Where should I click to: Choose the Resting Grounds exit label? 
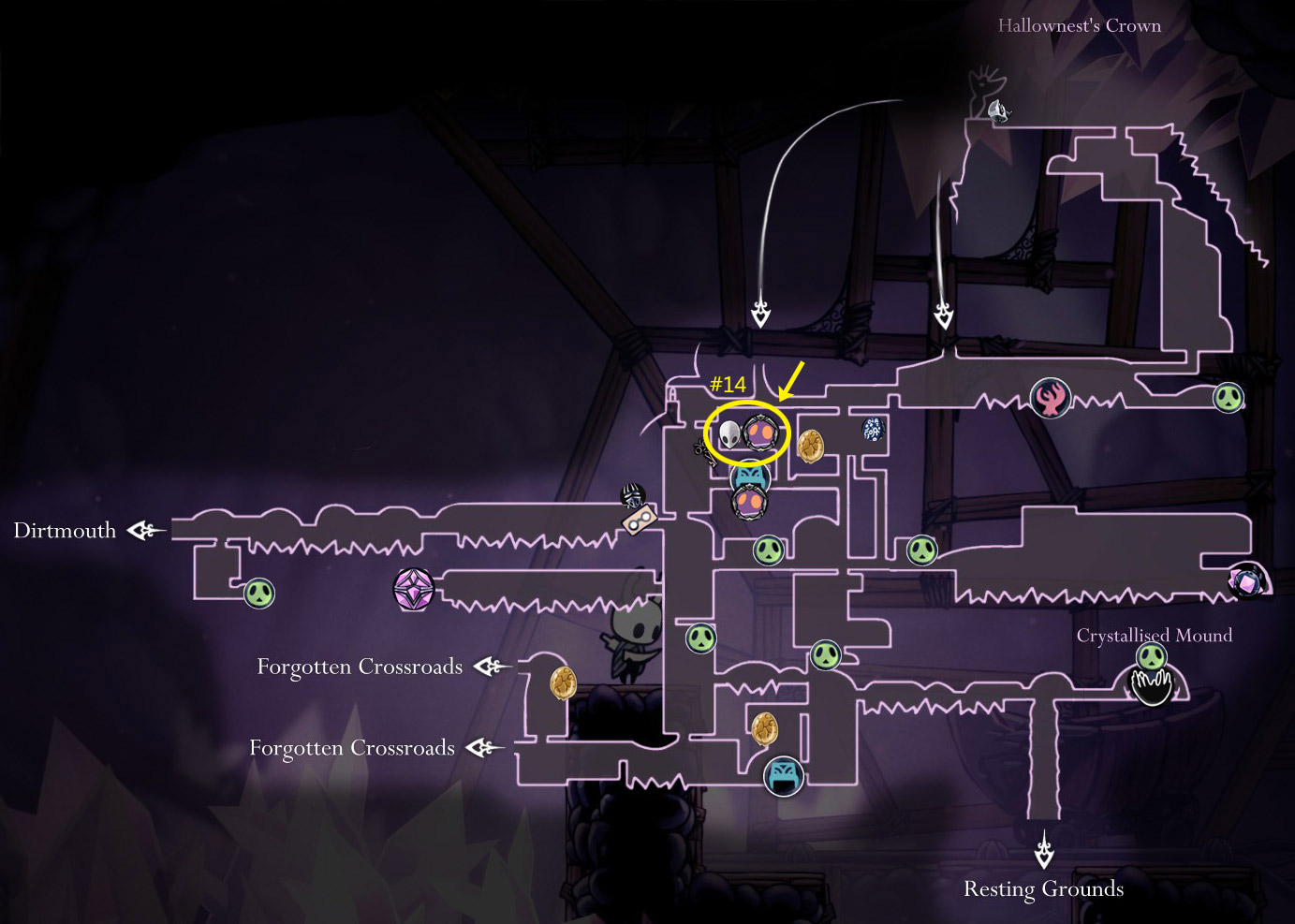[1043, 888]
